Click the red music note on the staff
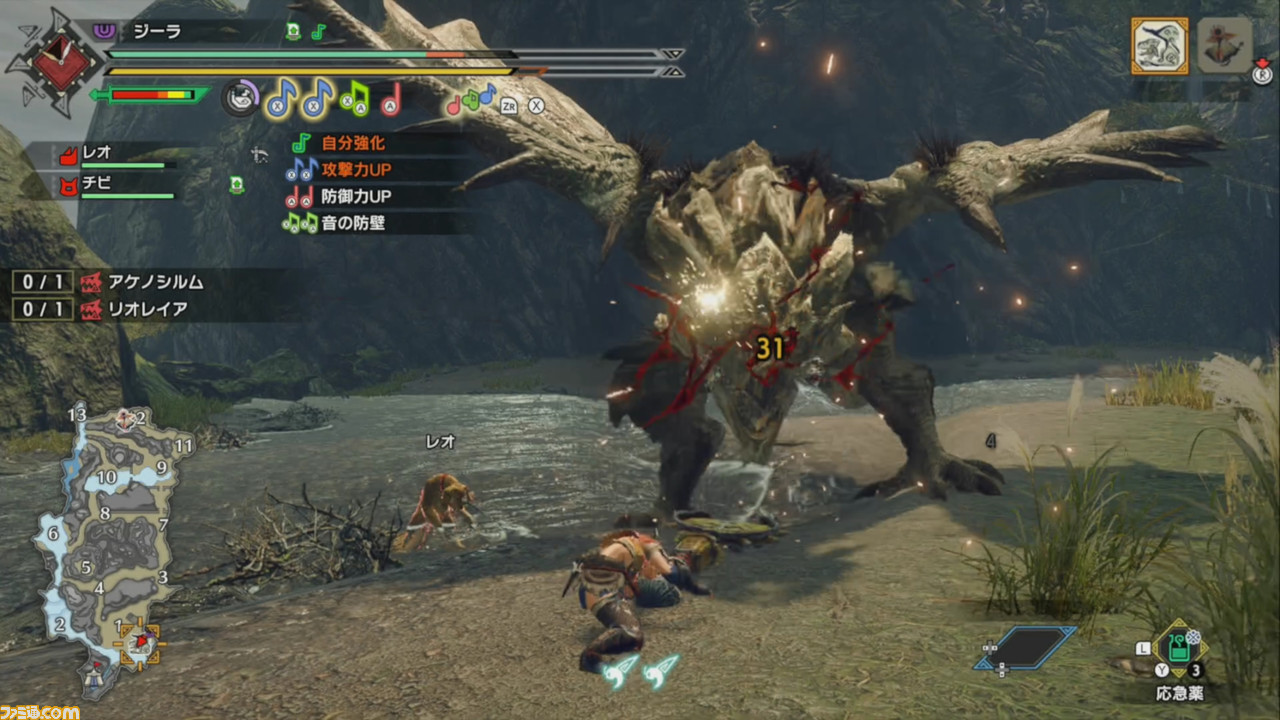Image resolution: width=1280 pixels, height=720 pixels. point(391,98)
